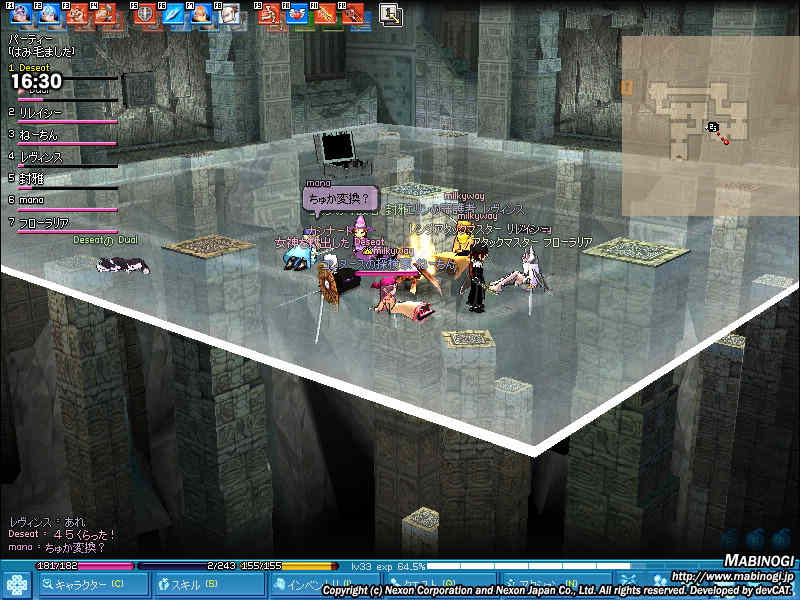Activate the F12 hotkey skill icon
Image resolution: width=800 pixels, height=600 pixels.
pyautogui.click(x=352, y=14)
